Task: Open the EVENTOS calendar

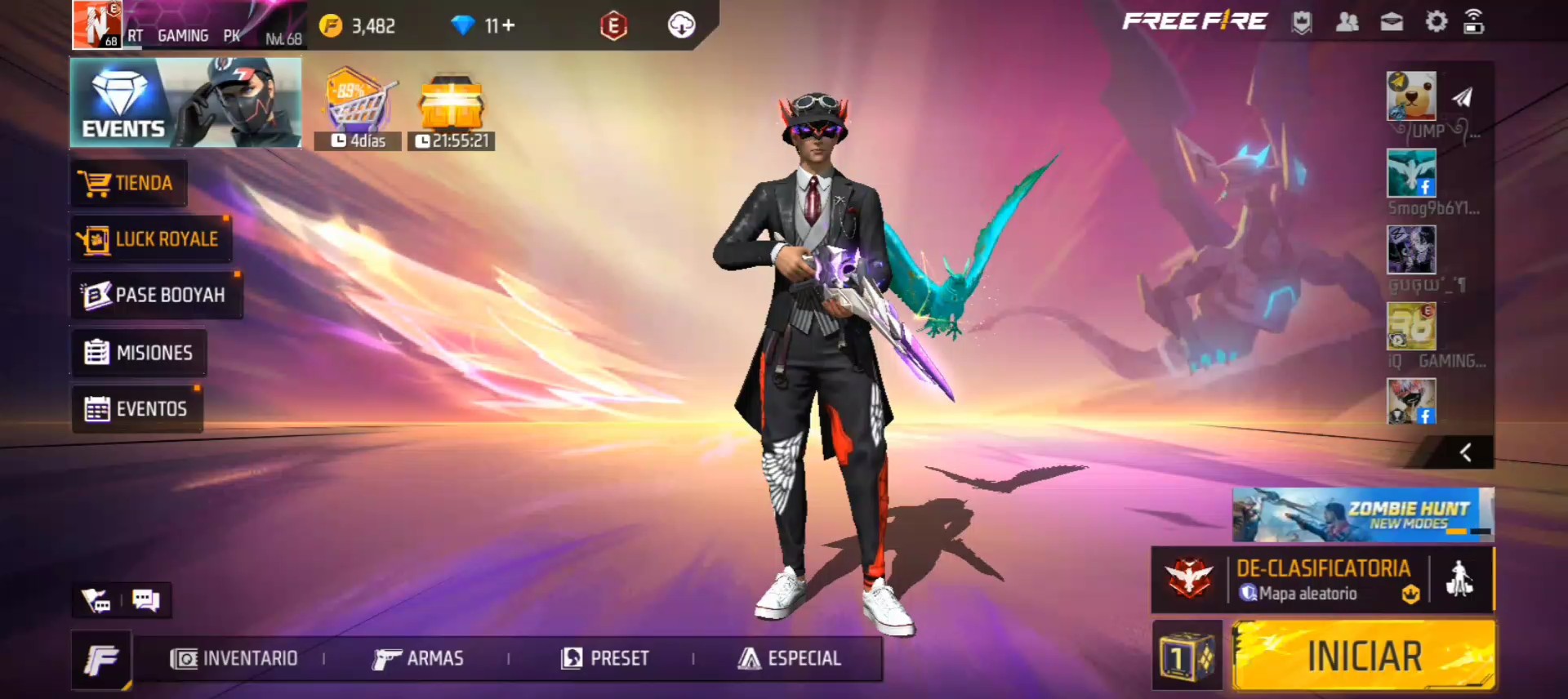Action: pos(136,408)
